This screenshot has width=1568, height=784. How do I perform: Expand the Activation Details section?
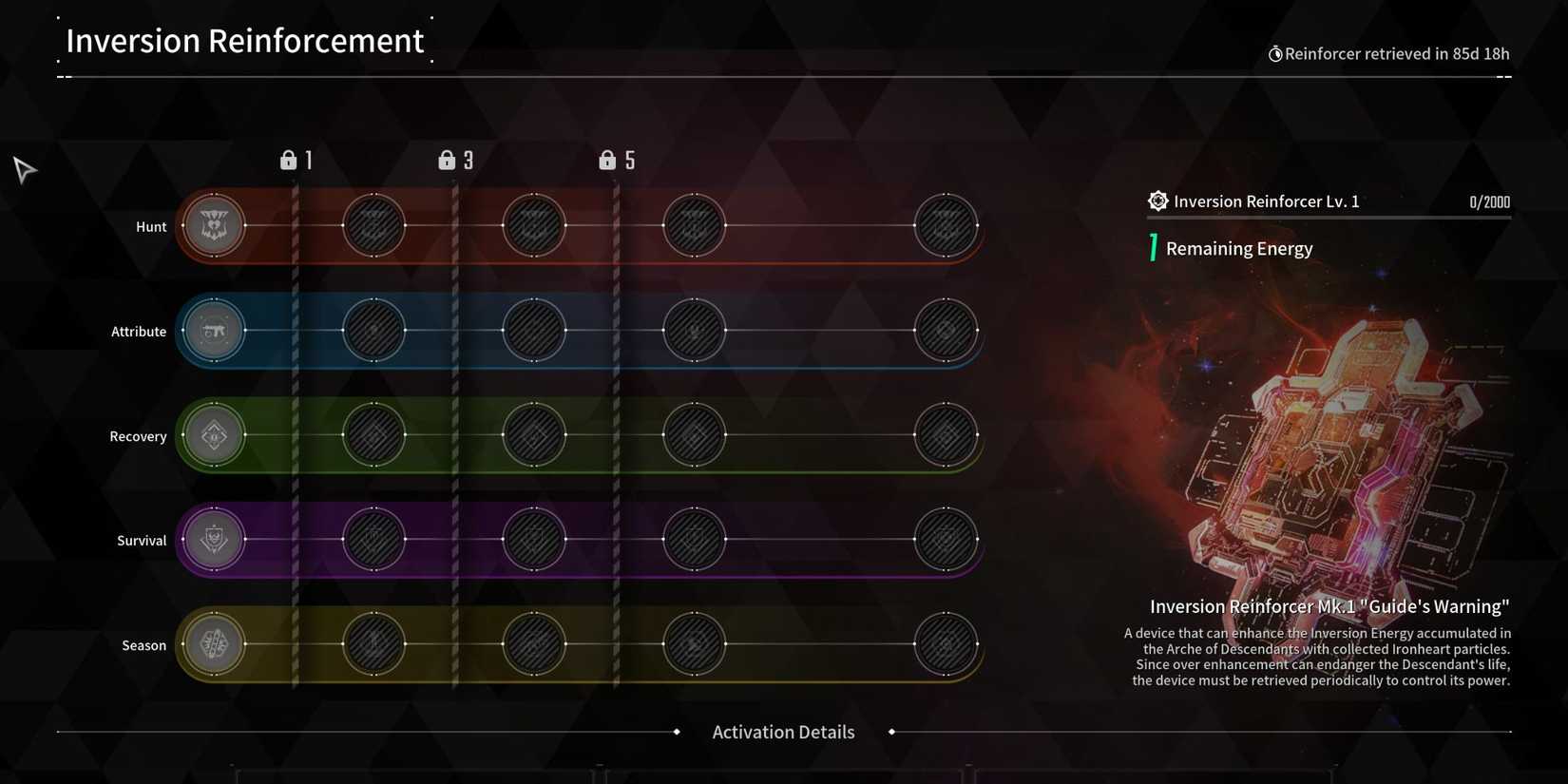point(783,732)
